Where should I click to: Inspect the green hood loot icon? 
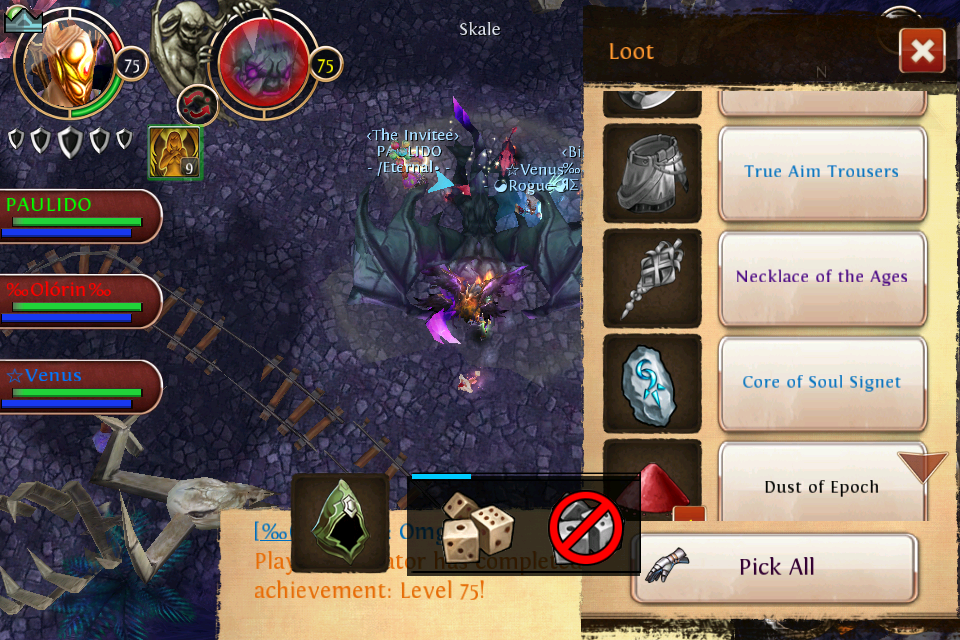(x=340, y=523)
